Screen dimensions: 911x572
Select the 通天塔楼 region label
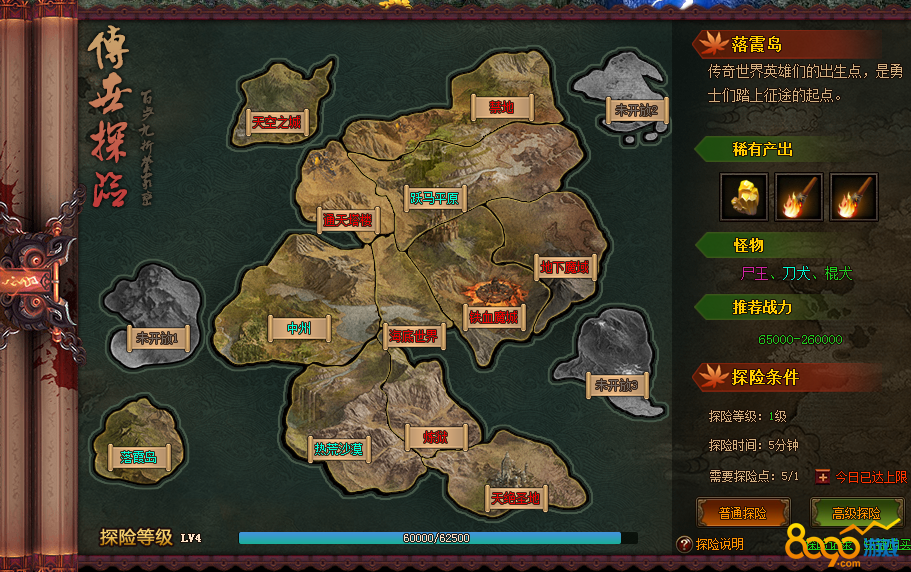pyautogui.click(x=347, y=220)
